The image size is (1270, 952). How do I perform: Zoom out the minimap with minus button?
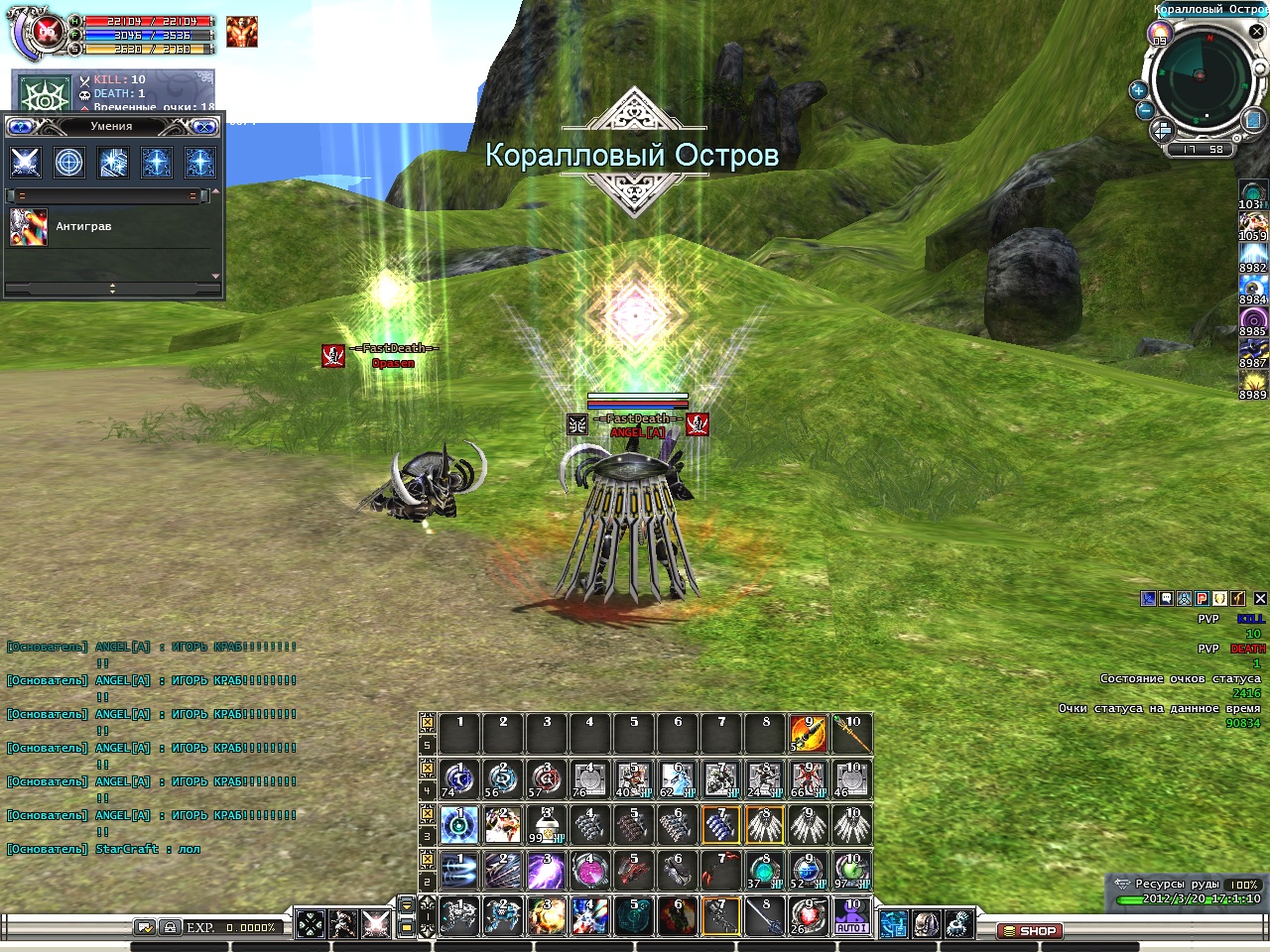1145,110
